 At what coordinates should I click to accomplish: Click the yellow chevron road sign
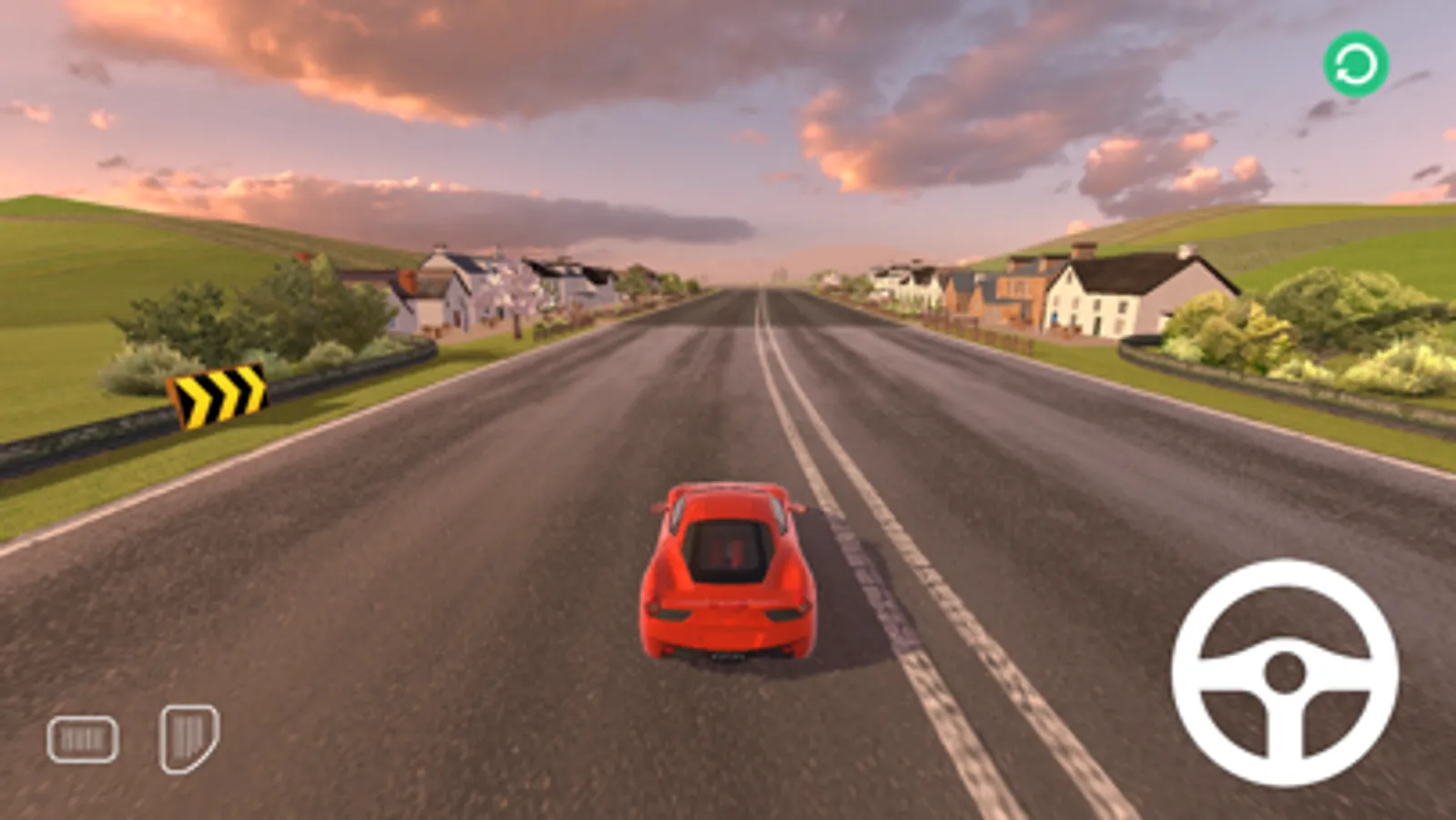[219, 395]
